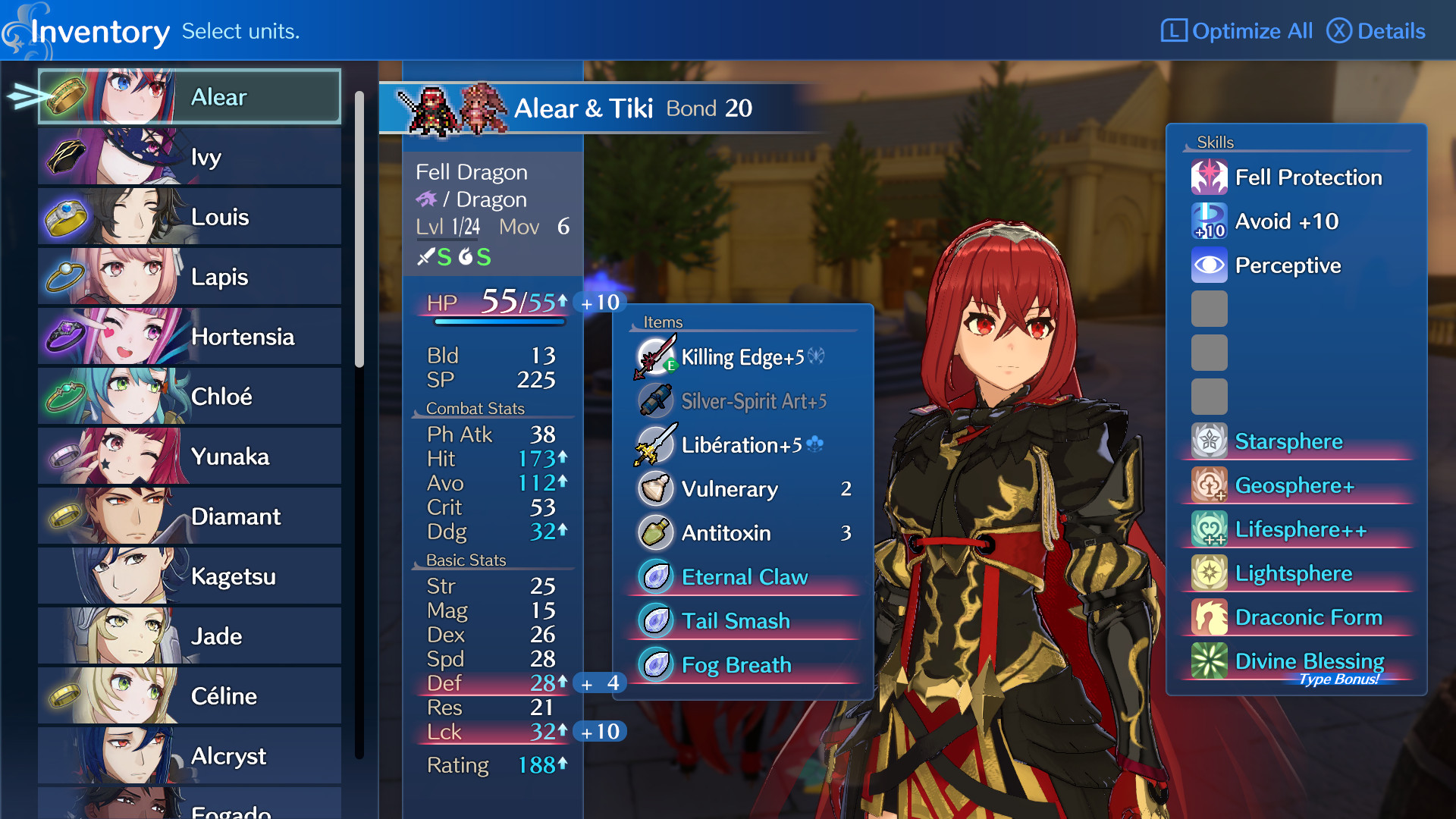Select Louis in the roster
1456x819 pixels.
(x=190, y=217)
